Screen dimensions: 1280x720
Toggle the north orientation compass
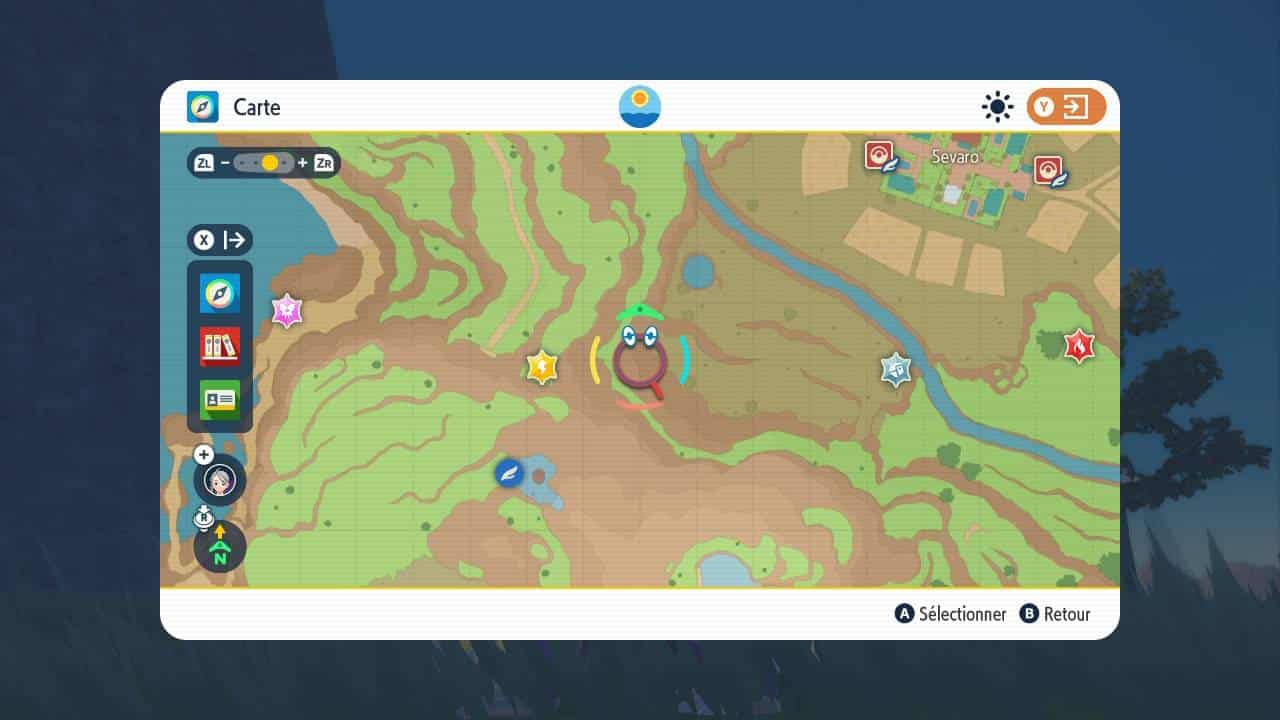point(220,548)
